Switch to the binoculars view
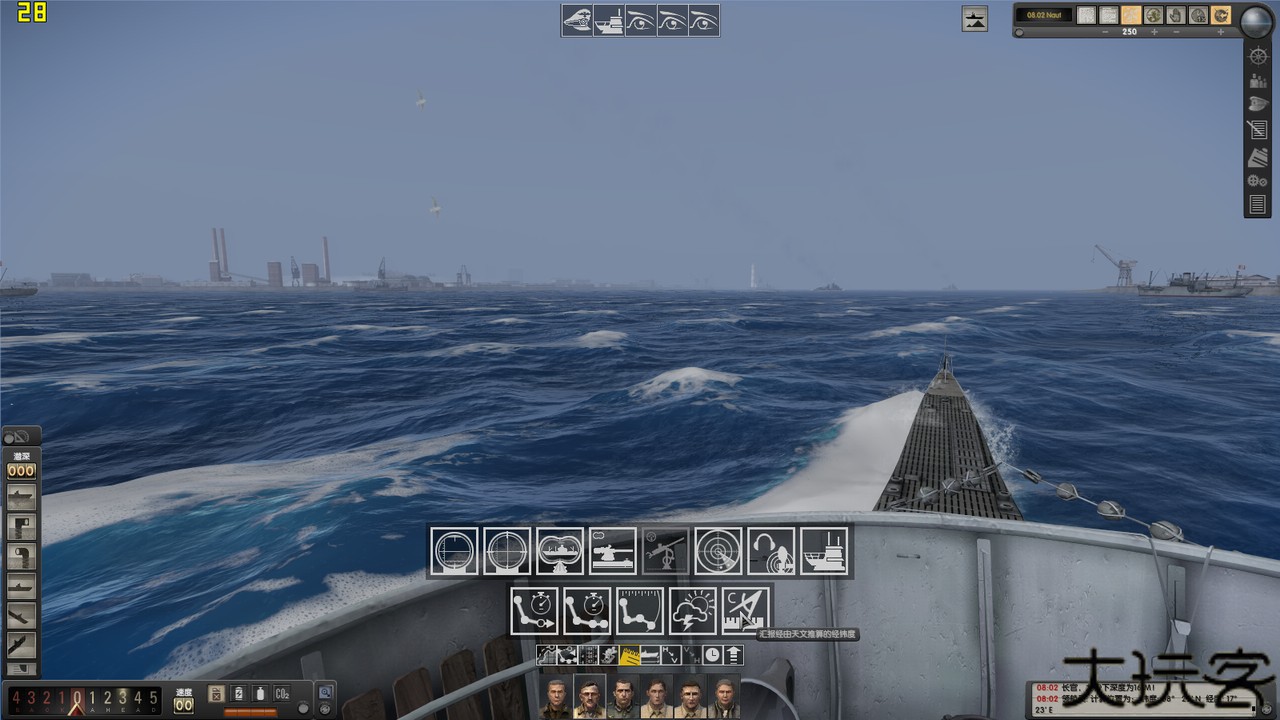Viewport: 1280px width, 720px height. [x=560, y=551]
